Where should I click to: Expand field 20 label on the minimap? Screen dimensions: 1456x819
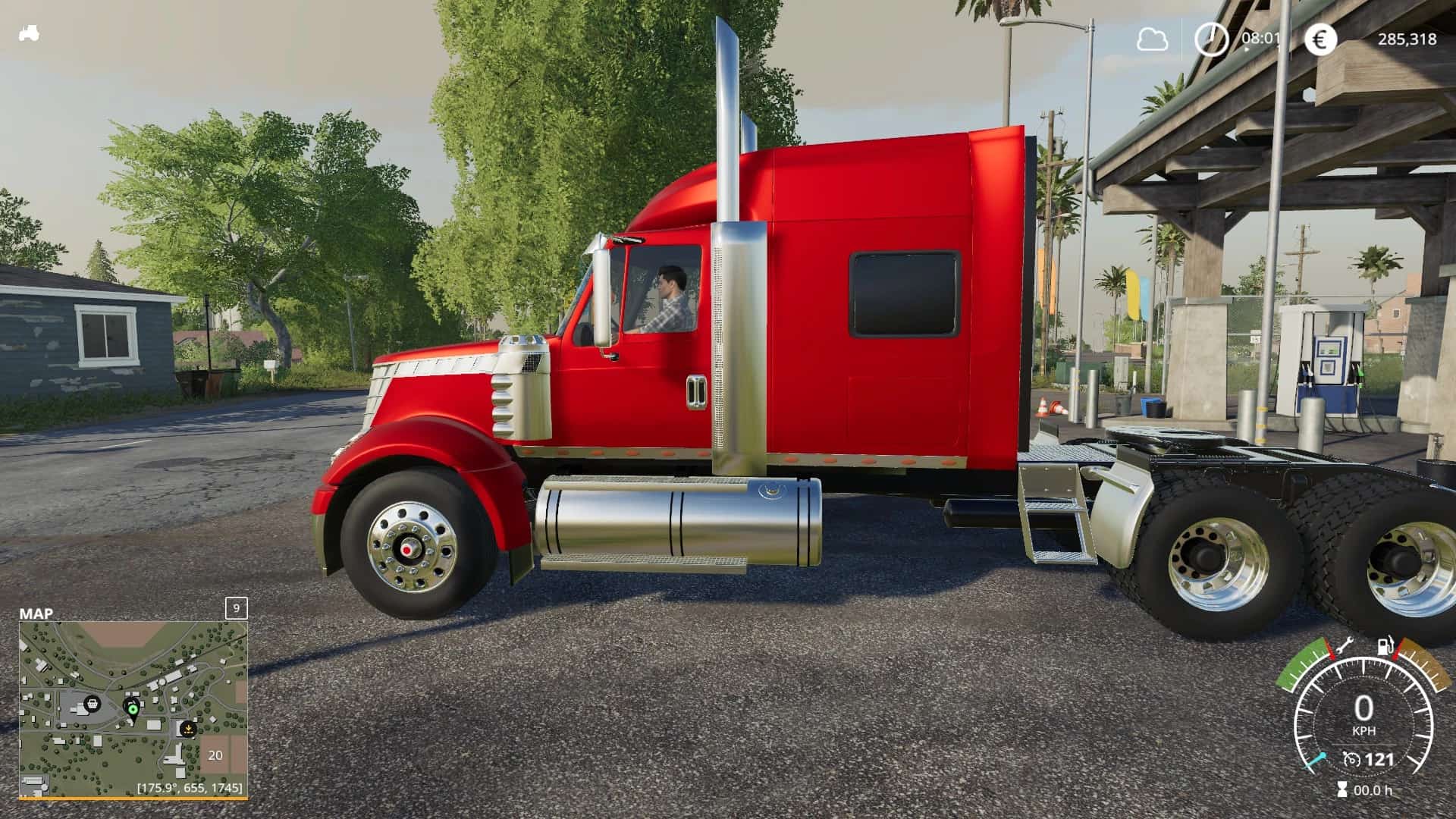(215, 755)
